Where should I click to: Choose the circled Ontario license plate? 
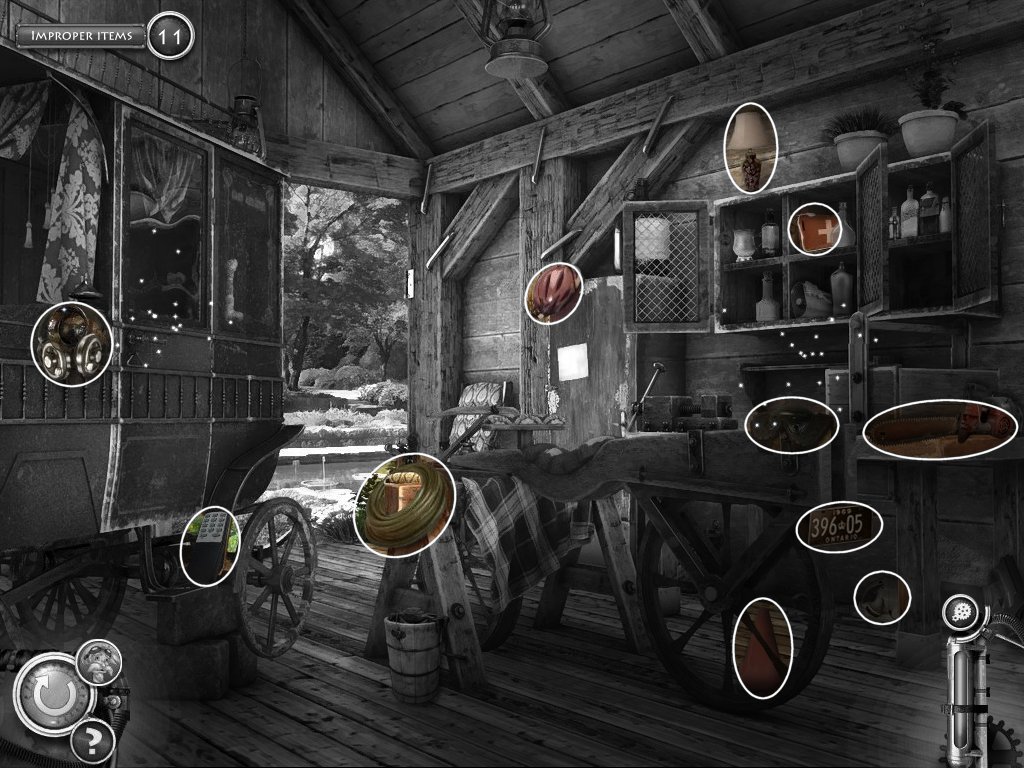coord(839,526)
